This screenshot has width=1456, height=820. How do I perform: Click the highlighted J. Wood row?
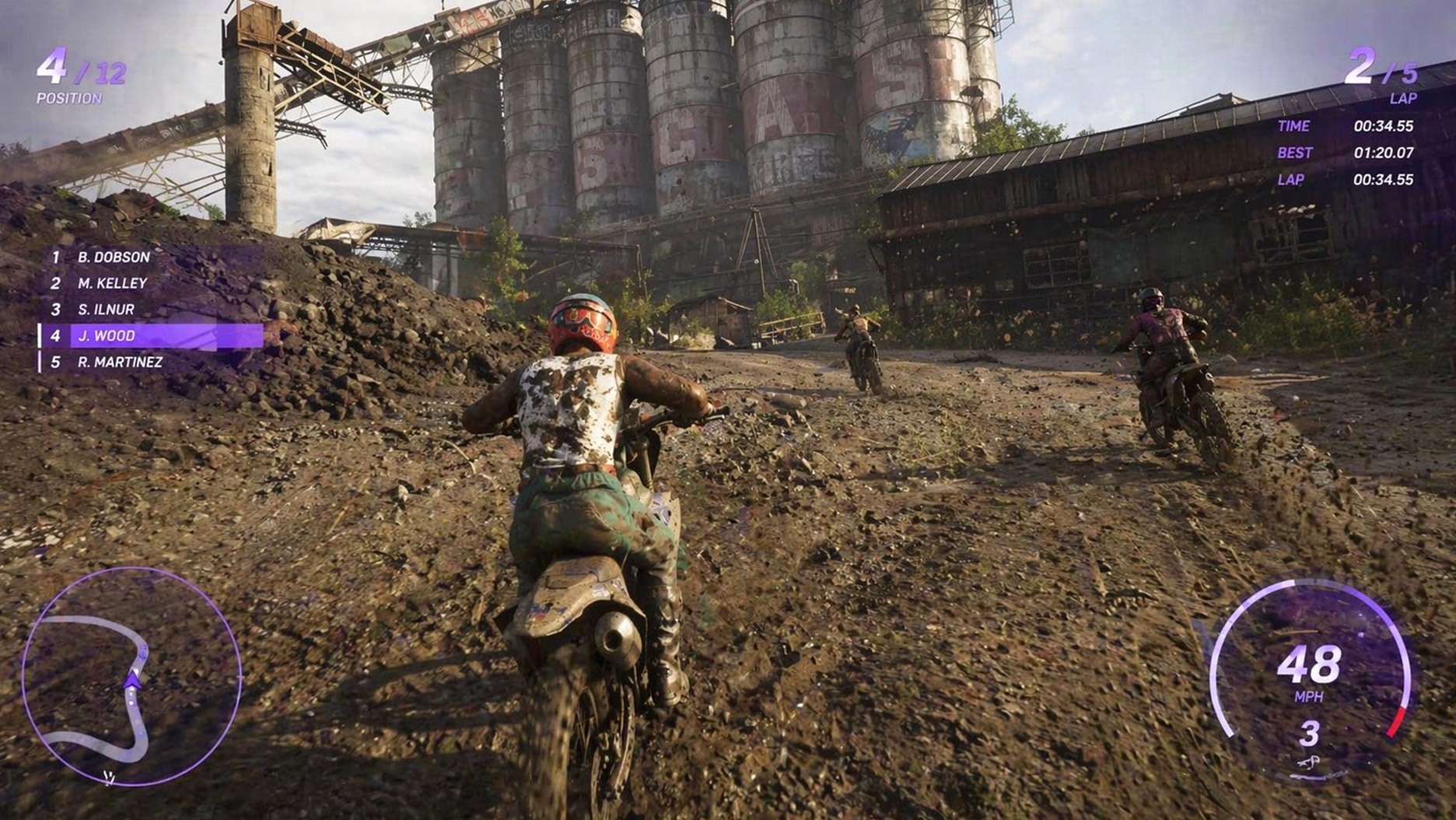coord(151,336)
